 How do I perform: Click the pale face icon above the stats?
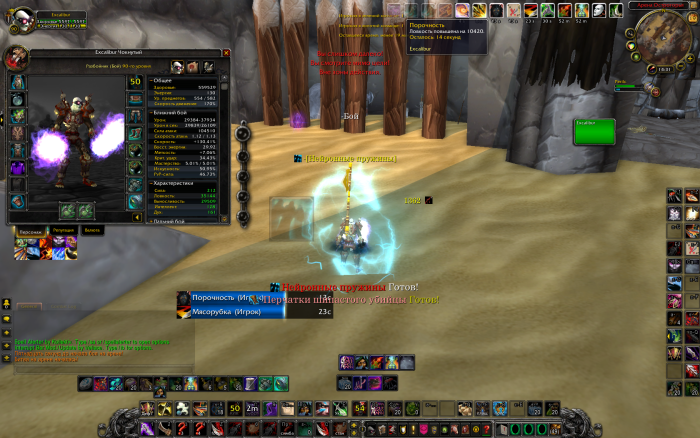click(x=176, y=67)
